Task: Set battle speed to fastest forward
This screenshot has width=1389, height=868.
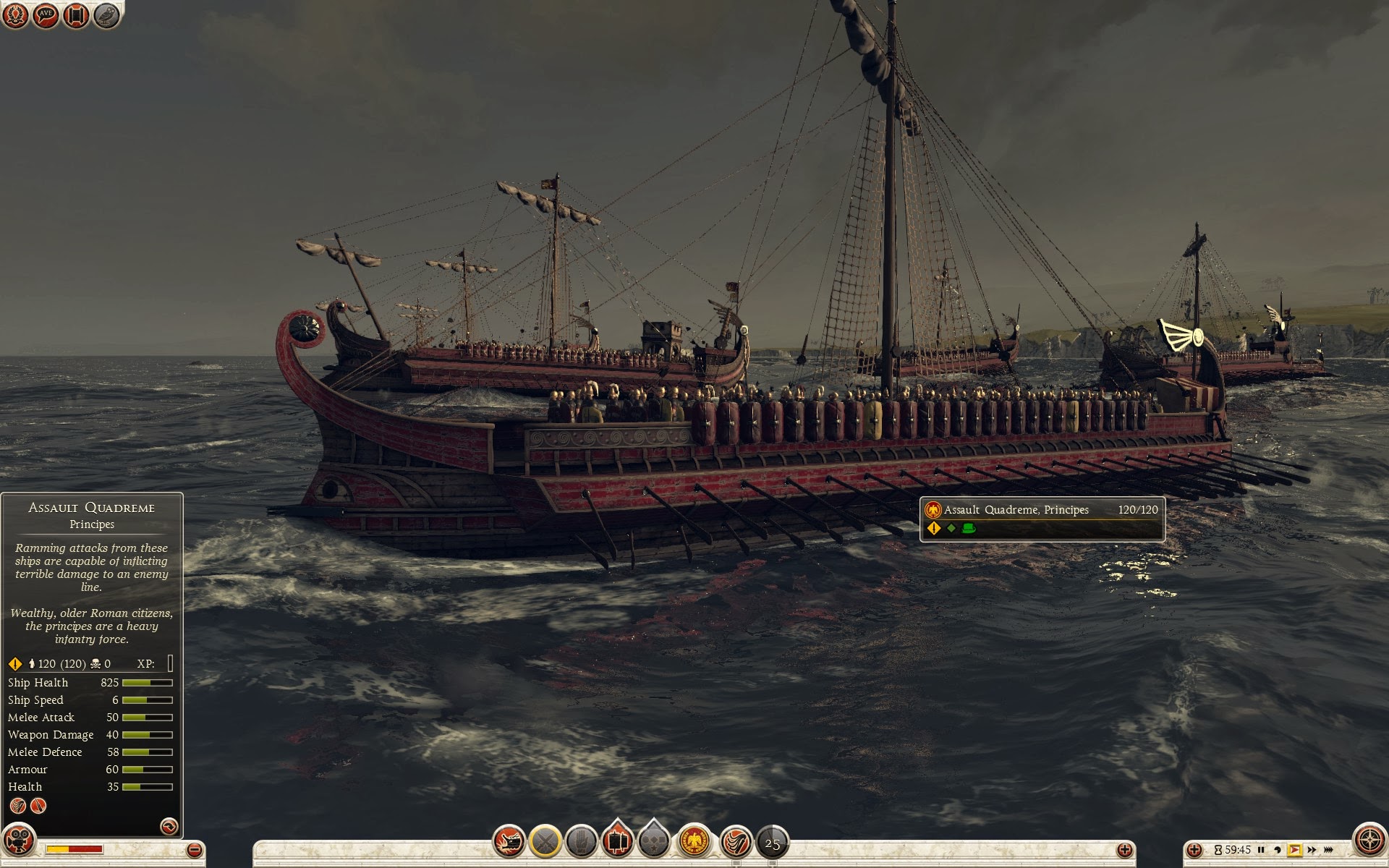Action: pyautogui.click(x=1328, y=850)
